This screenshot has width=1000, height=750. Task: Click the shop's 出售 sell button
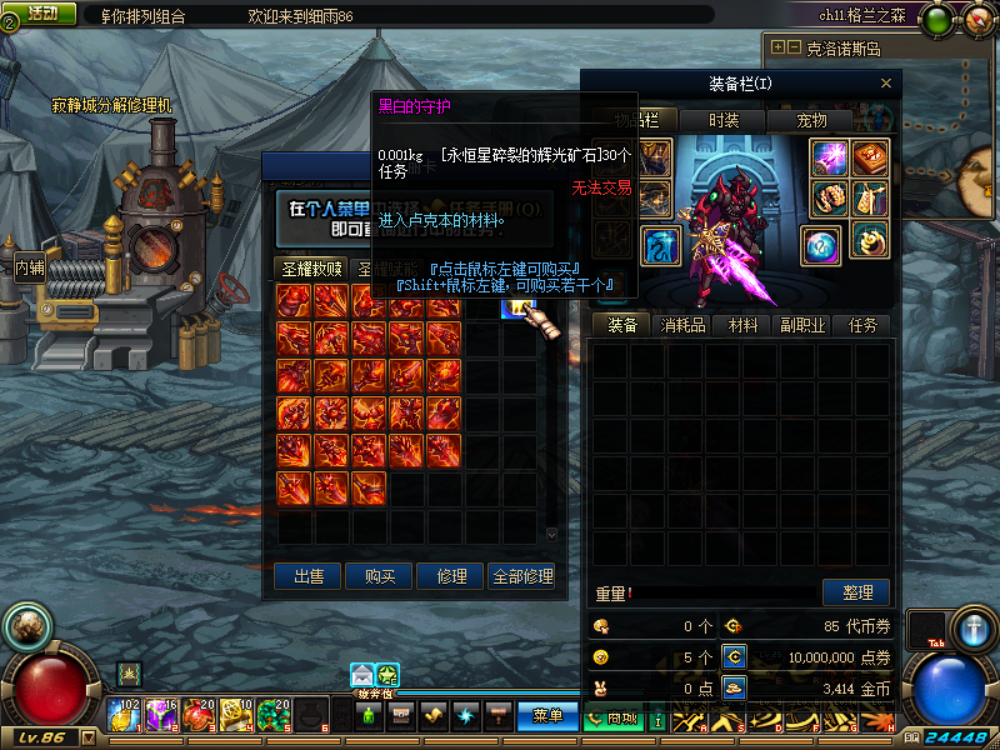tap(309, 576)
